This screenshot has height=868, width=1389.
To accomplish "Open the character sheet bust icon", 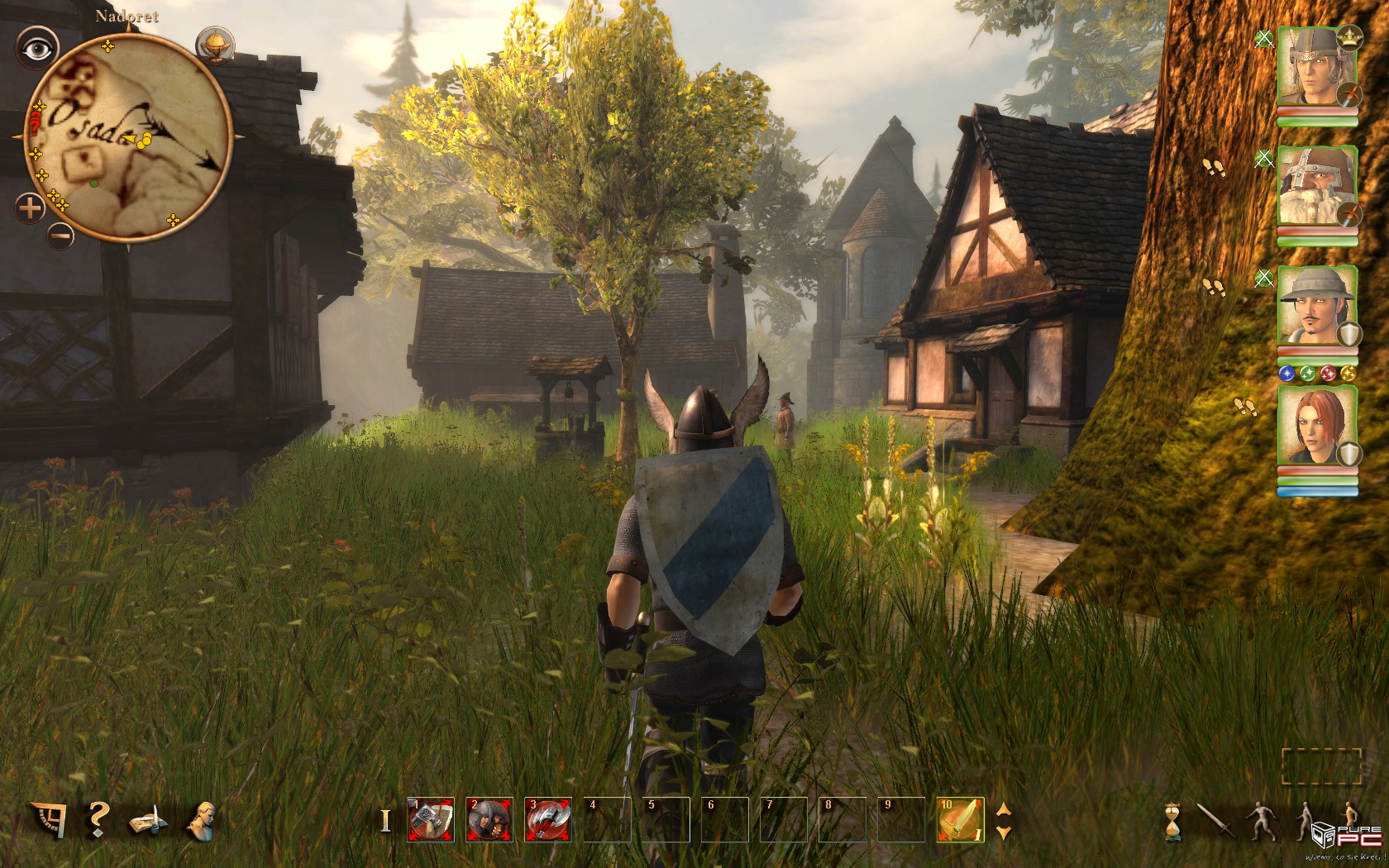I will [202, 819].
